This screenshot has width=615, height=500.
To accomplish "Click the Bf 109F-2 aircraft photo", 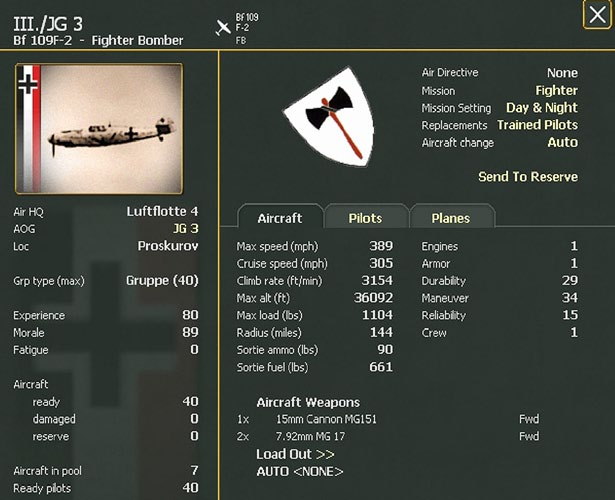I will coord(99,129).
